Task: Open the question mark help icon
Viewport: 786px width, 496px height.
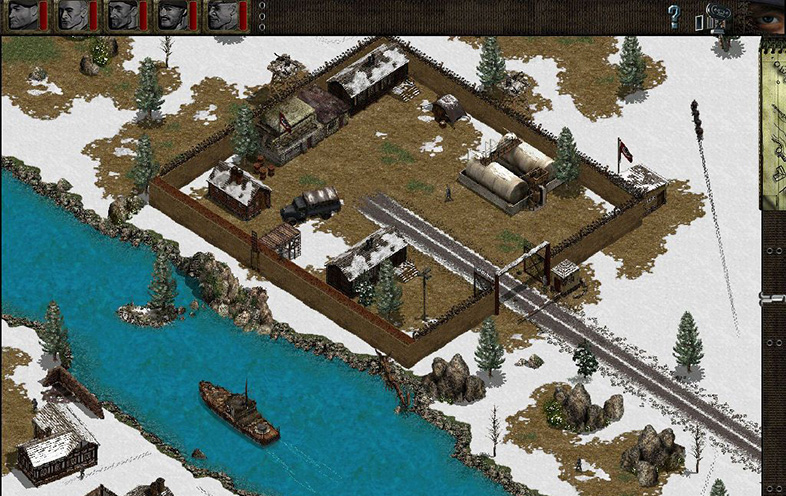Action: pyautogui.click(x=674, y=17)
